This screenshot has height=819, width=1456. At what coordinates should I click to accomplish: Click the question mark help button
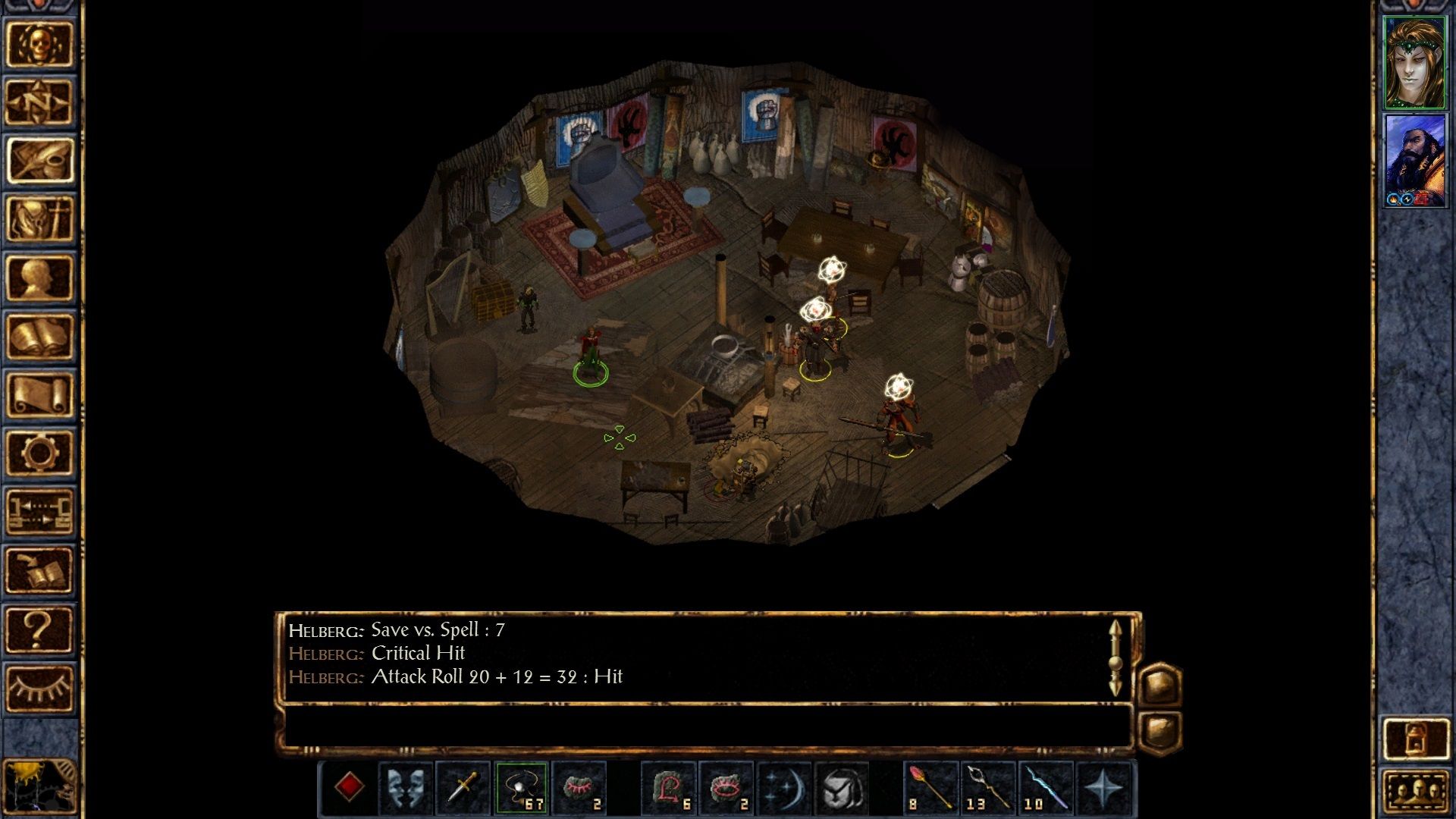(x=39, y=629)
